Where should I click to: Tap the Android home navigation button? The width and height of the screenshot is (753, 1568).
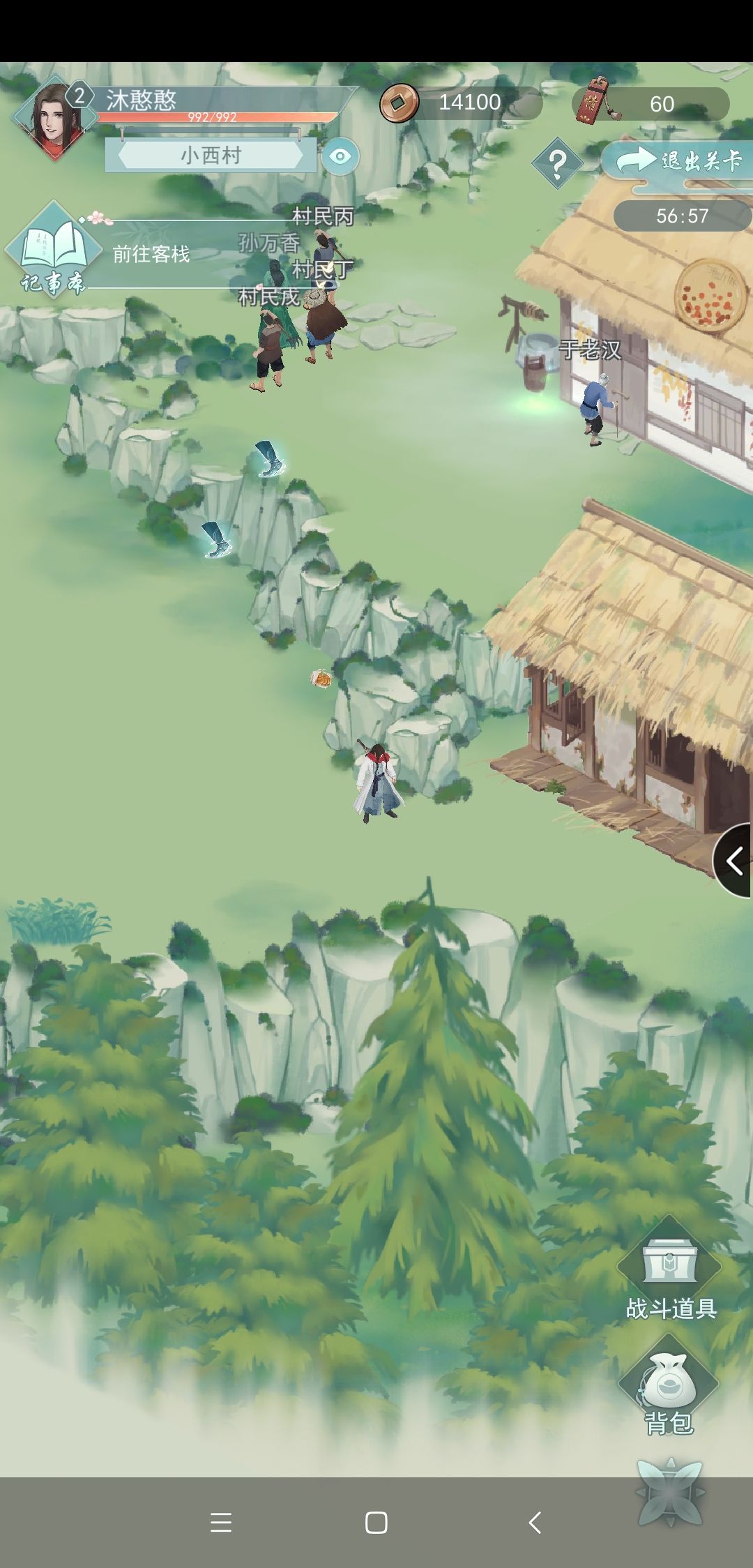376,1523
